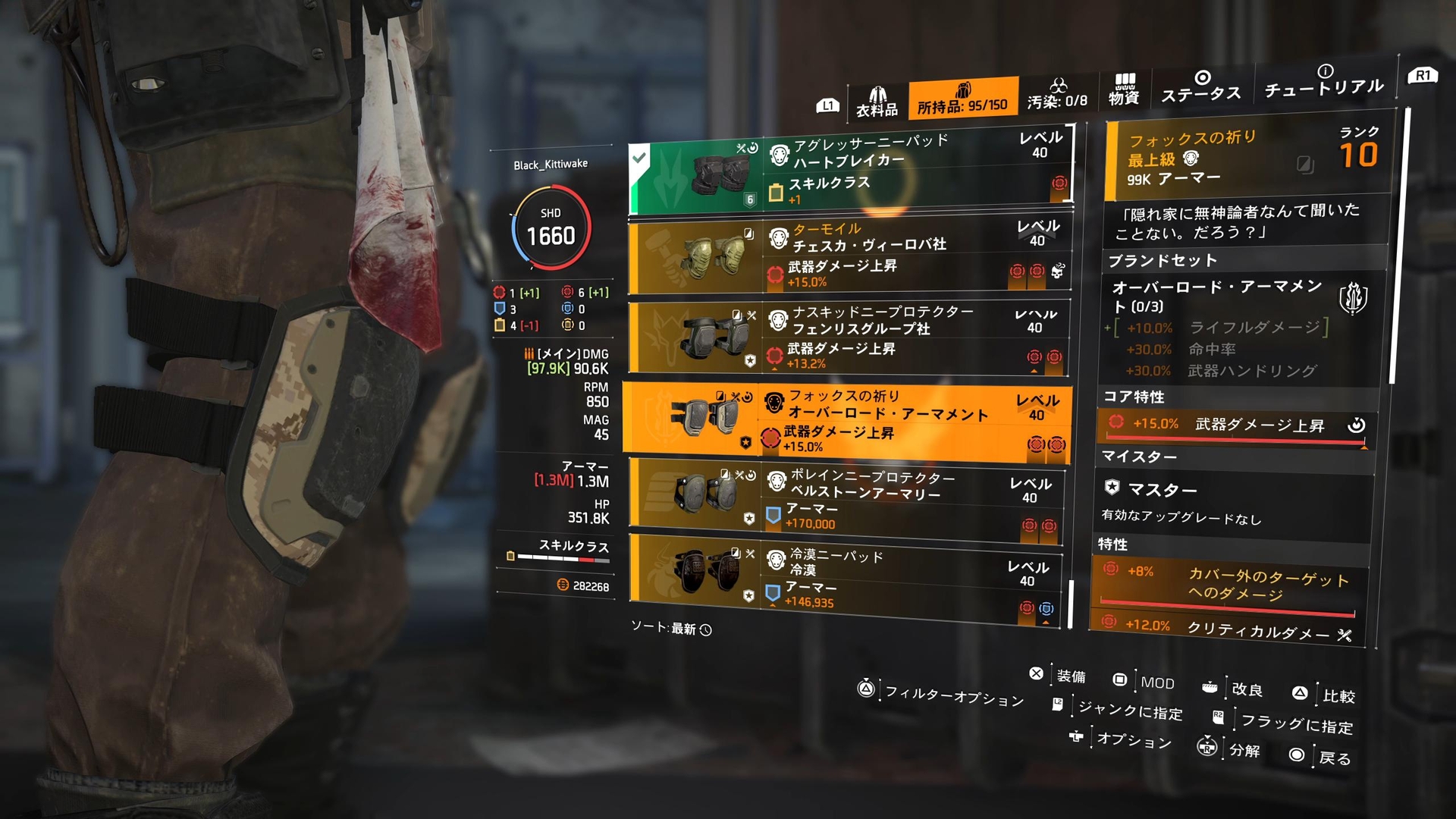Select the 汚染 biohazard contamination icon
The height and width of the screenshot is (819, 1456).
coord(1059,86)
